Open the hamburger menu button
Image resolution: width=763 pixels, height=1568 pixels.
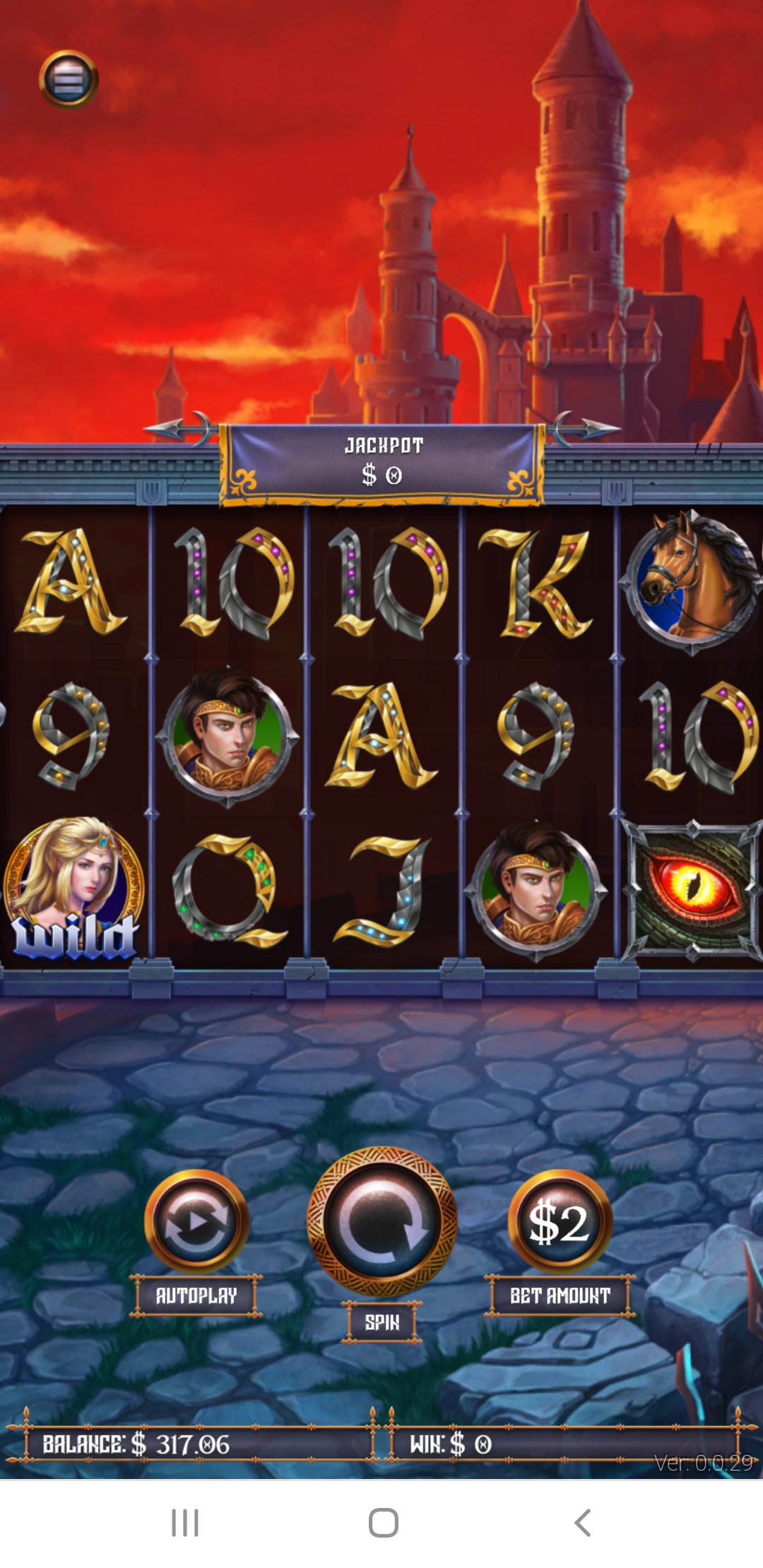(69, 79)
